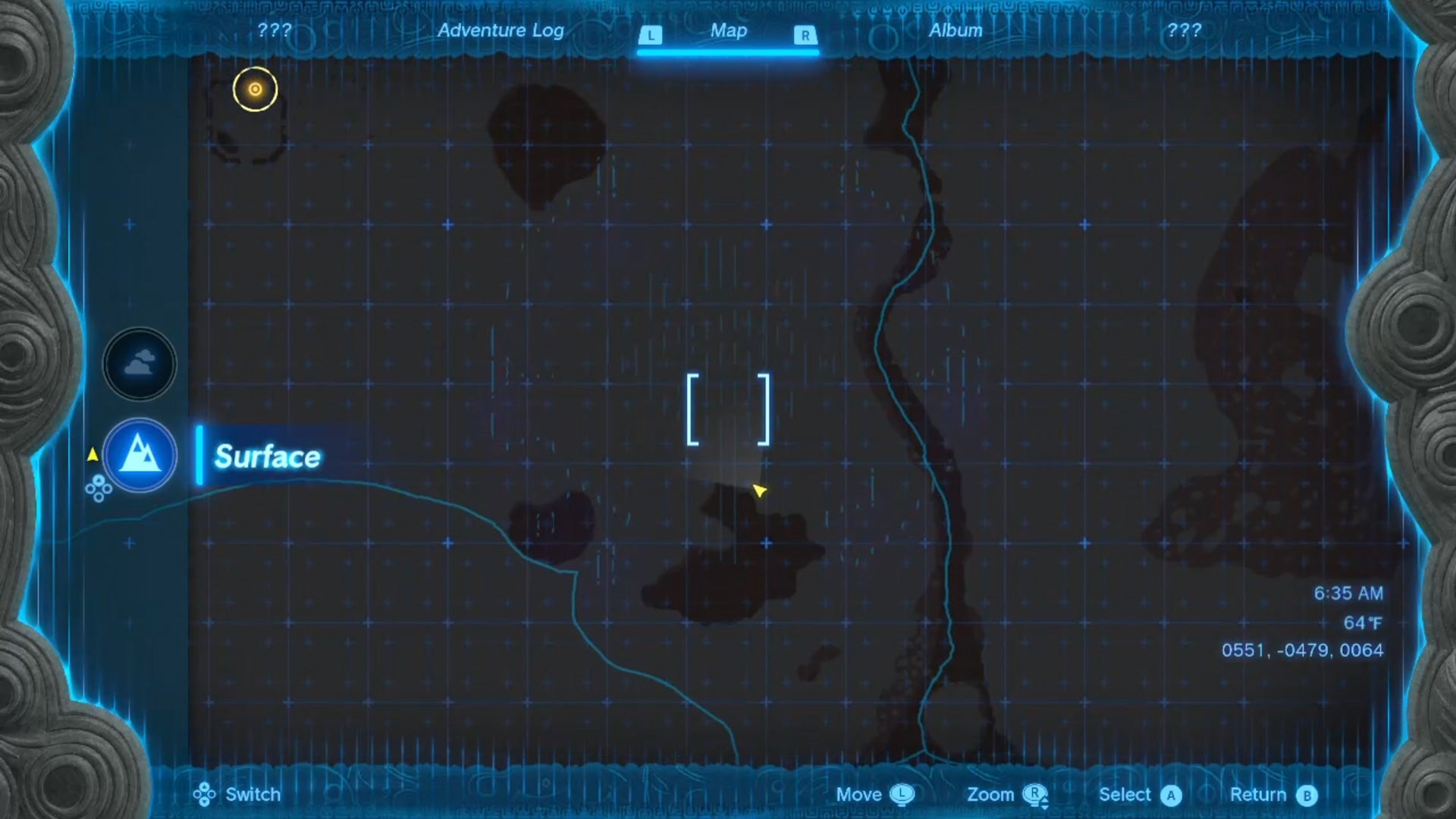Click the Switch label in bottom bar

[252, 795]
